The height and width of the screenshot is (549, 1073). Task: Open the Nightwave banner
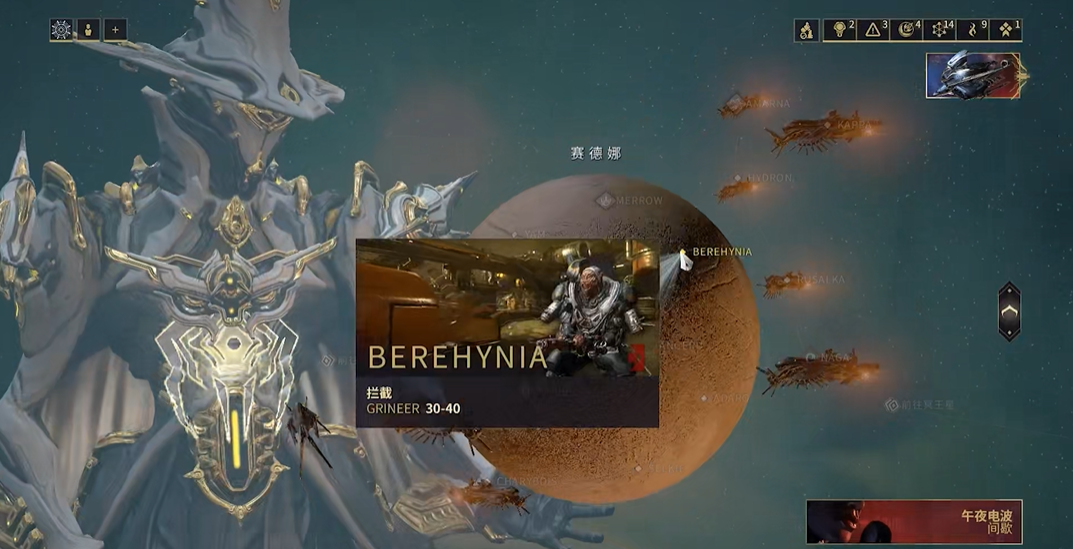tap(914, 521)
